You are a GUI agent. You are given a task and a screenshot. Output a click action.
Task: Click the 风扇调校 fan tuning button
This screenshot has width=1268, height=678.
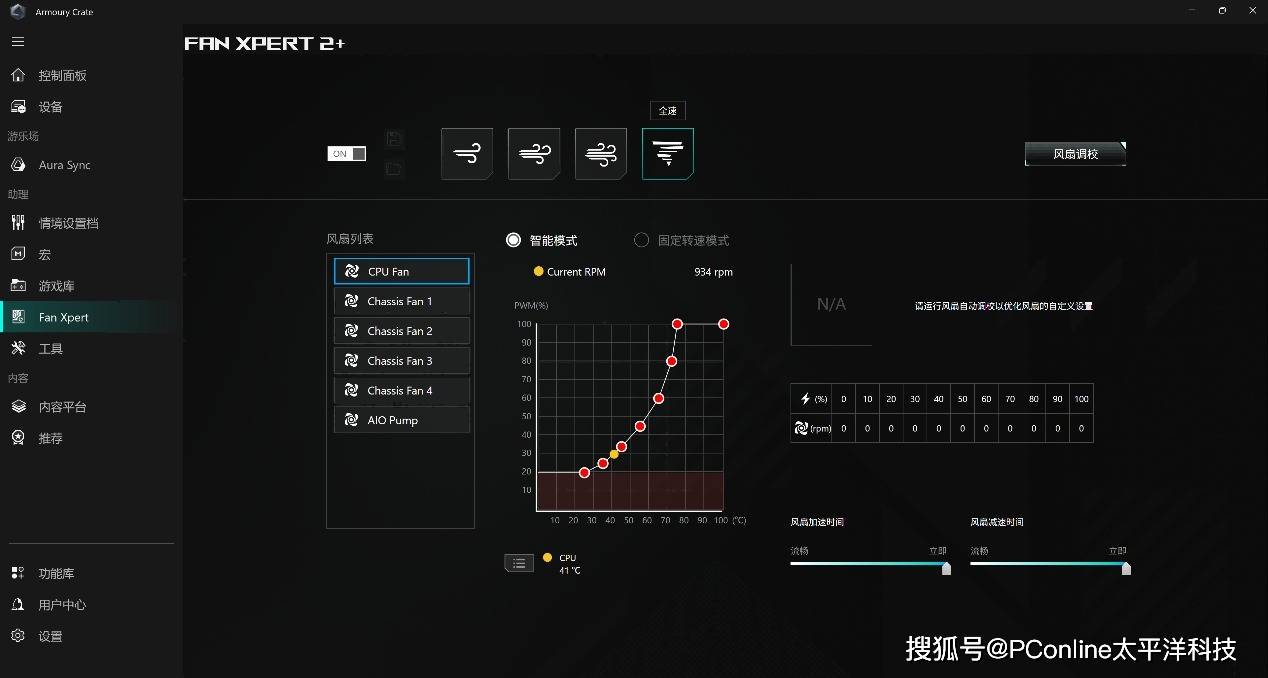pyautogui.click(x=1075, y=154)
